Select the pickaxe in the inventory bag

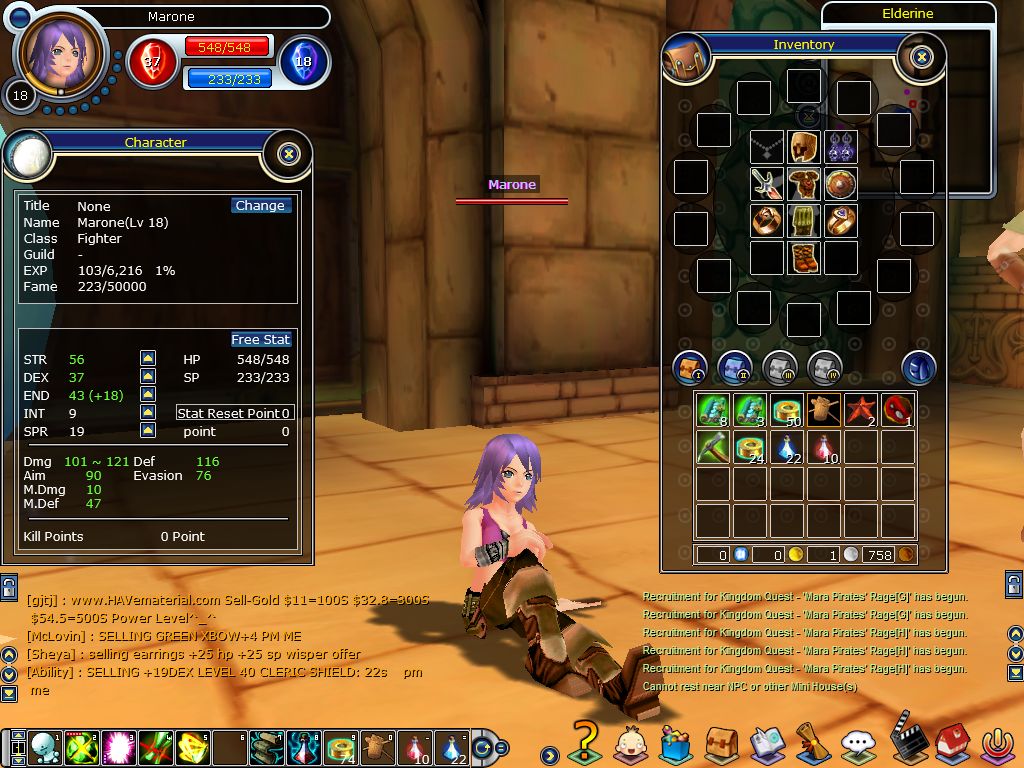click(x=713, y=447)
